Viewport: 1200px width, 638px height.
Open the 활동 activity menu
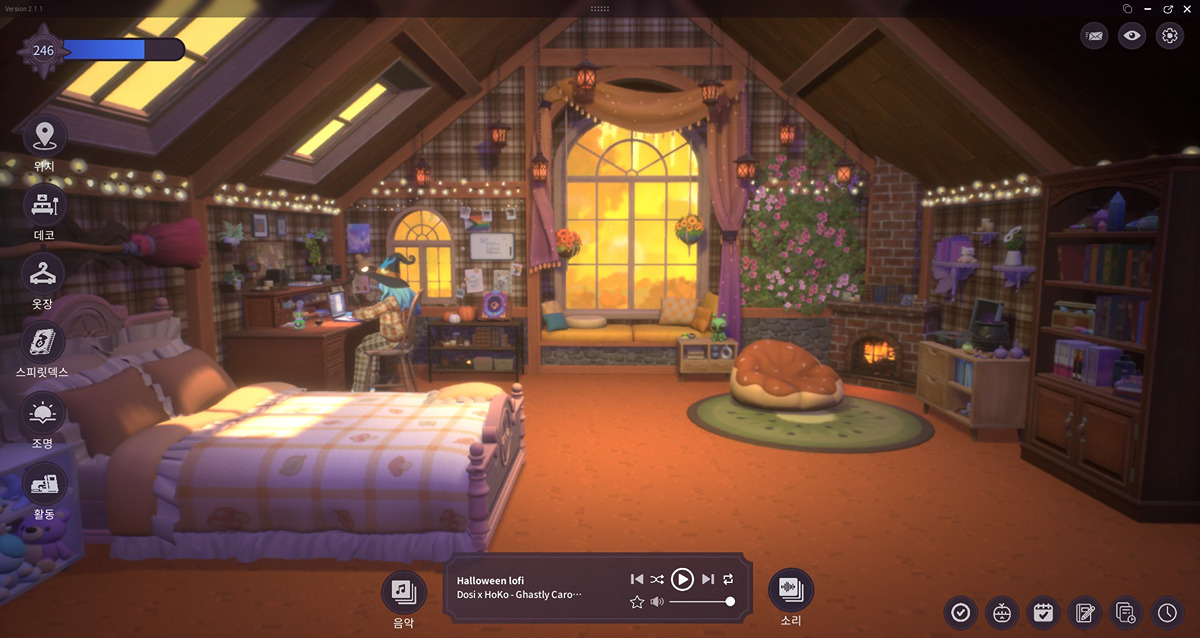[x=44, y=484]
